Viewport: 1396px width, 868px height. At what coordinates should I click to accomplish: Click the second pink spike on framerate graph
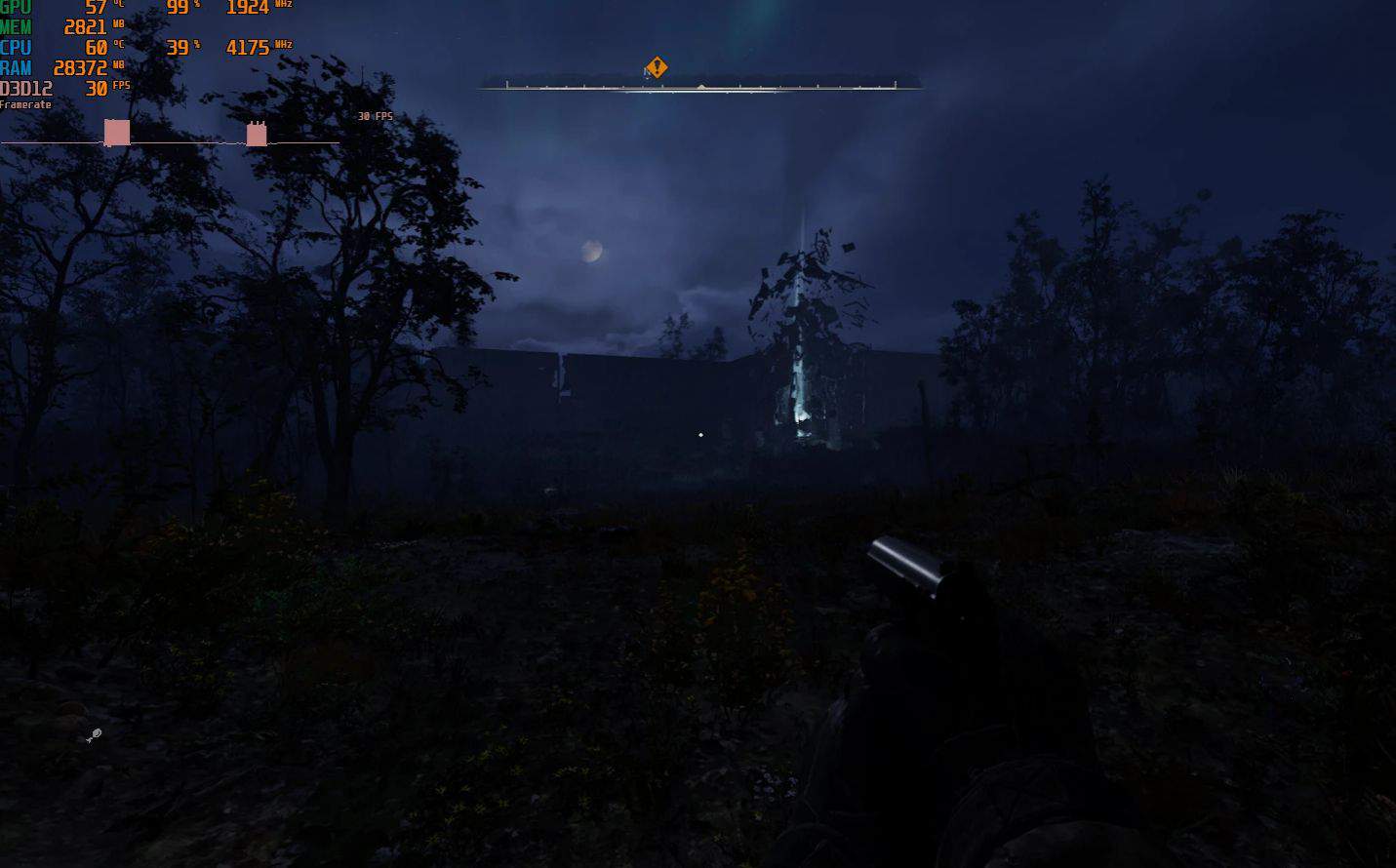tap(256, 133)
